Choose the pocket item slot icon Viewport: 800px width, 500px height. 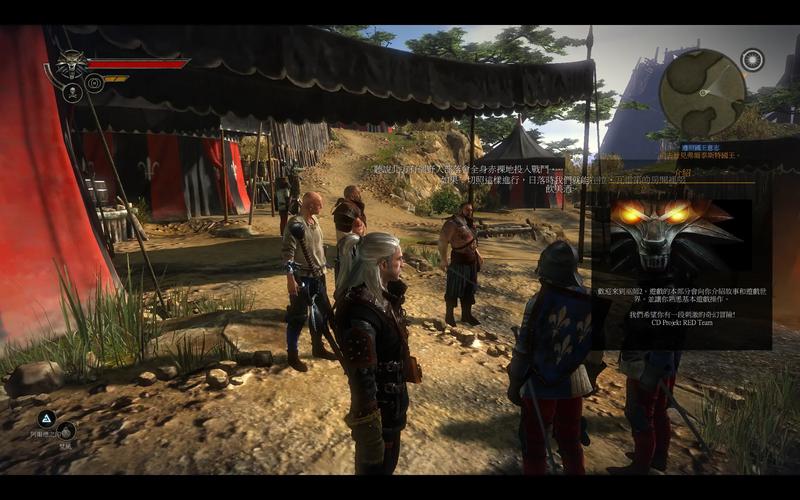(x=66, y=430)
